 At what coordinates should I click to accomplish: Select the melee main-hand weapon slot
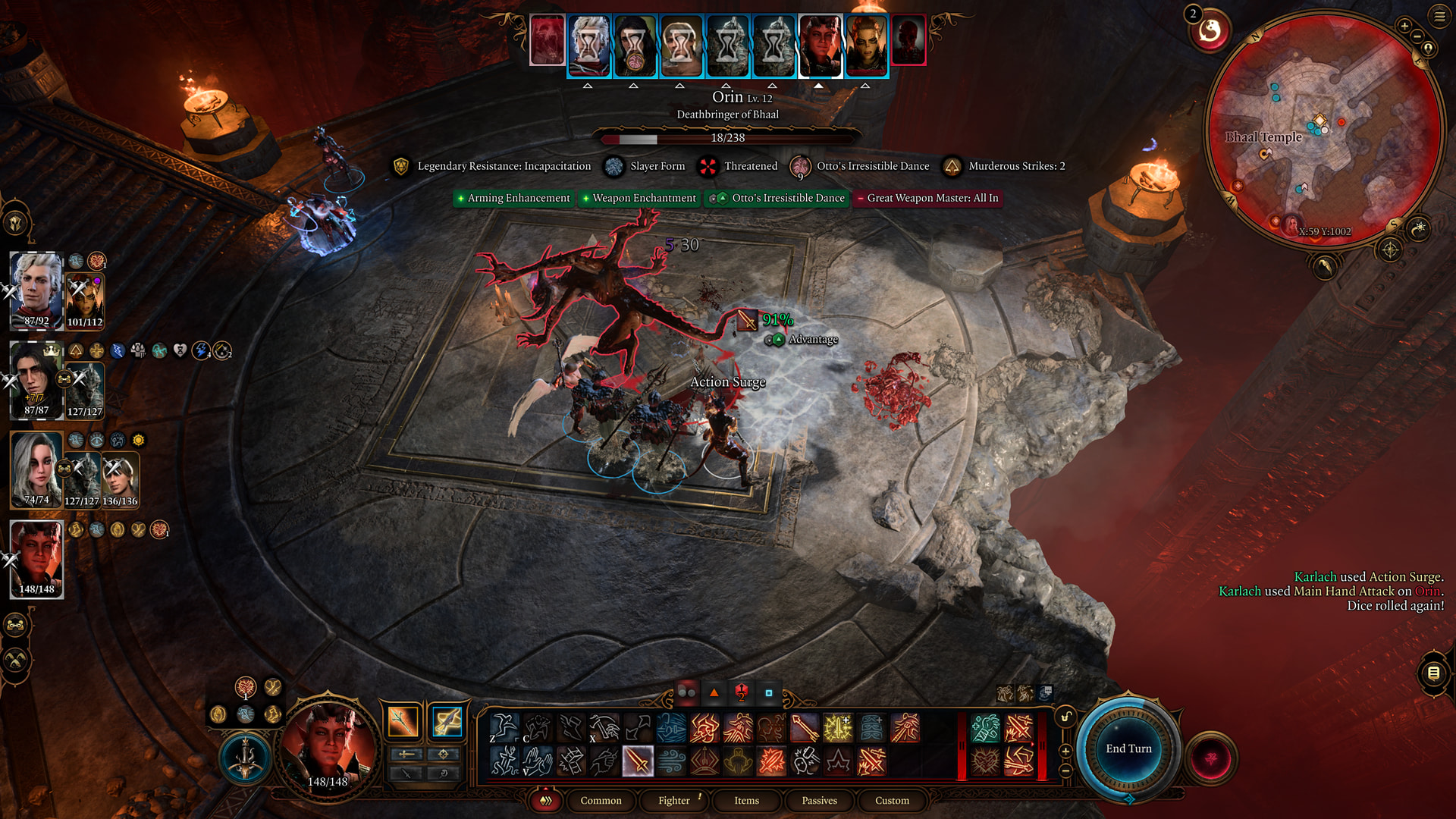tap(403, 721)
